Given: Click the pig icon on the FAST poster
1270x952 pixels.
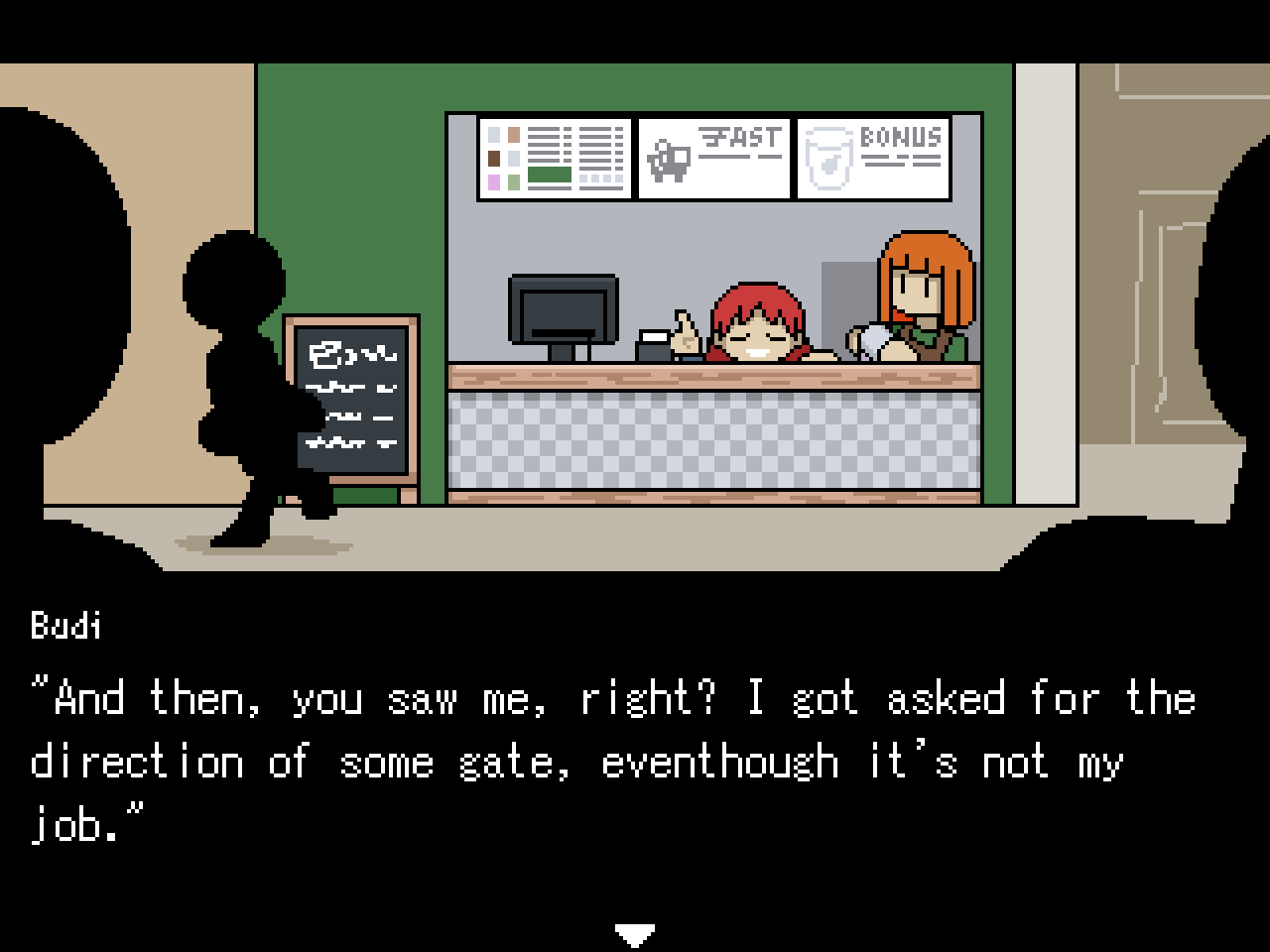Looking at the screenshot, I should pyautogui.click(x=668, y=159).
